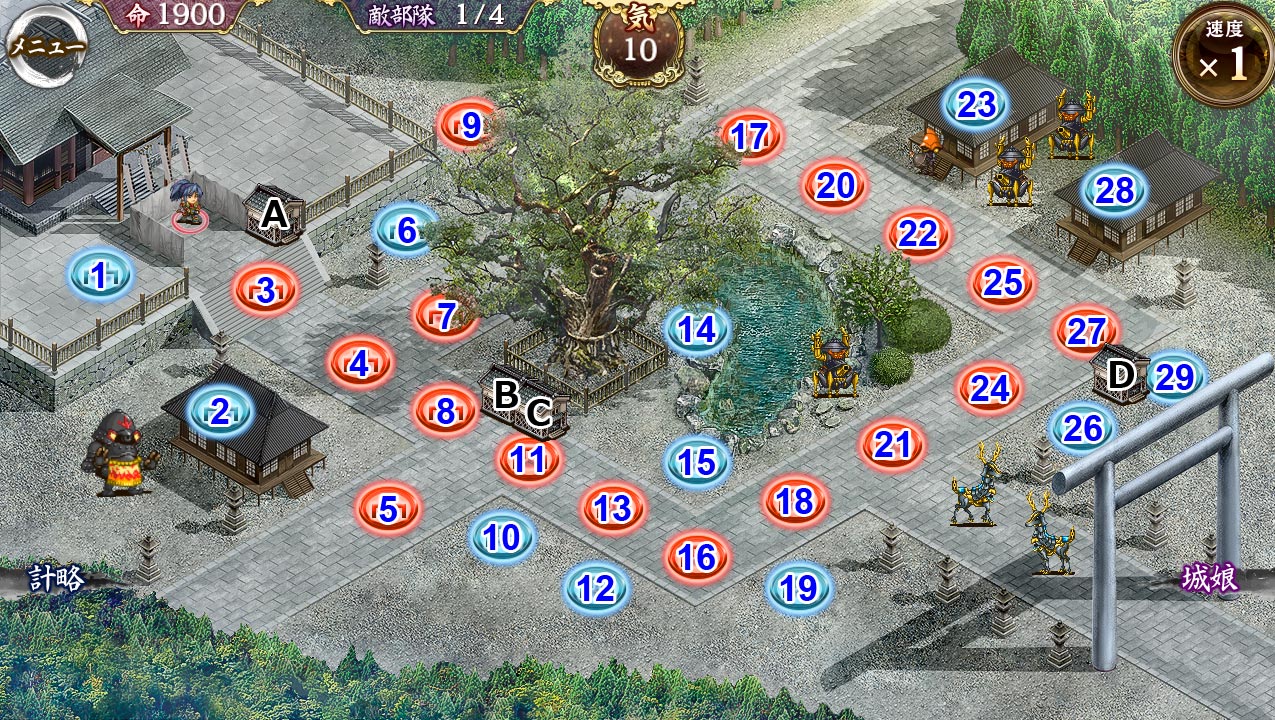Pick red deployment tile 24

point(990,388)
